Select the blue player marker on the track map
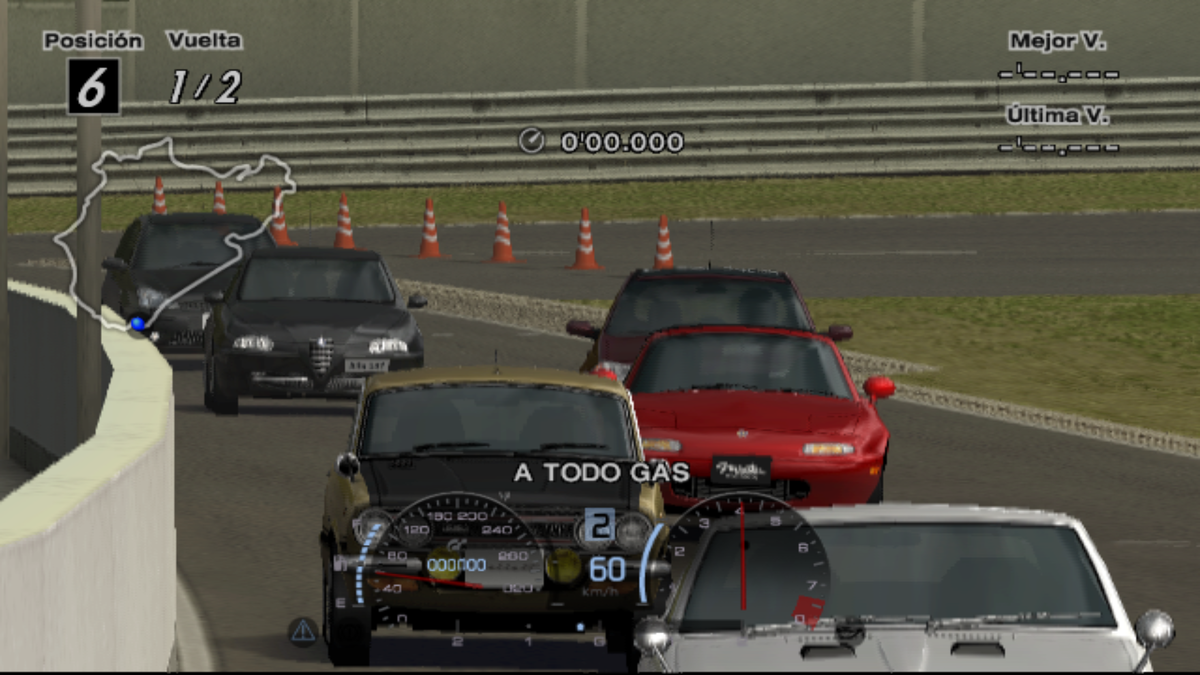This screenshot has width=1200, height=675. [x=138, y=324]
